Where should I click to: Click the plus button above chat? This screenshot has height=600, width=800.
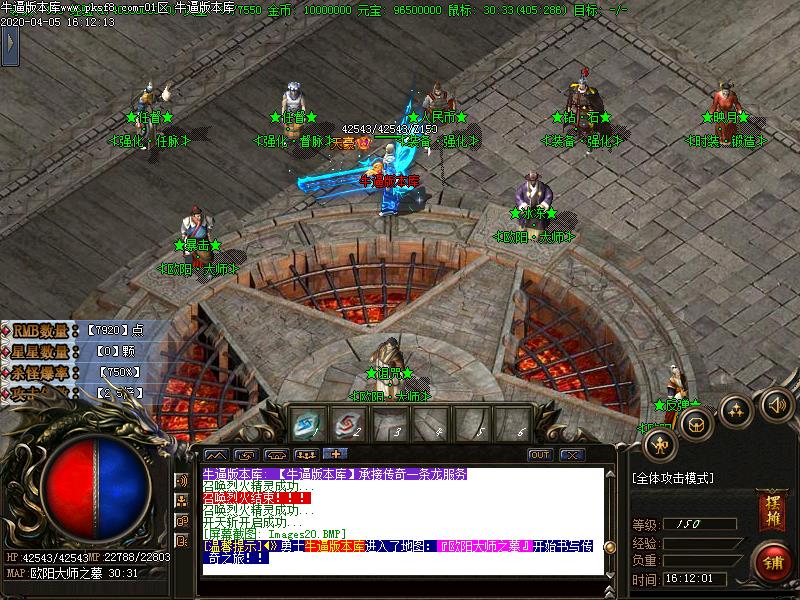327,455
